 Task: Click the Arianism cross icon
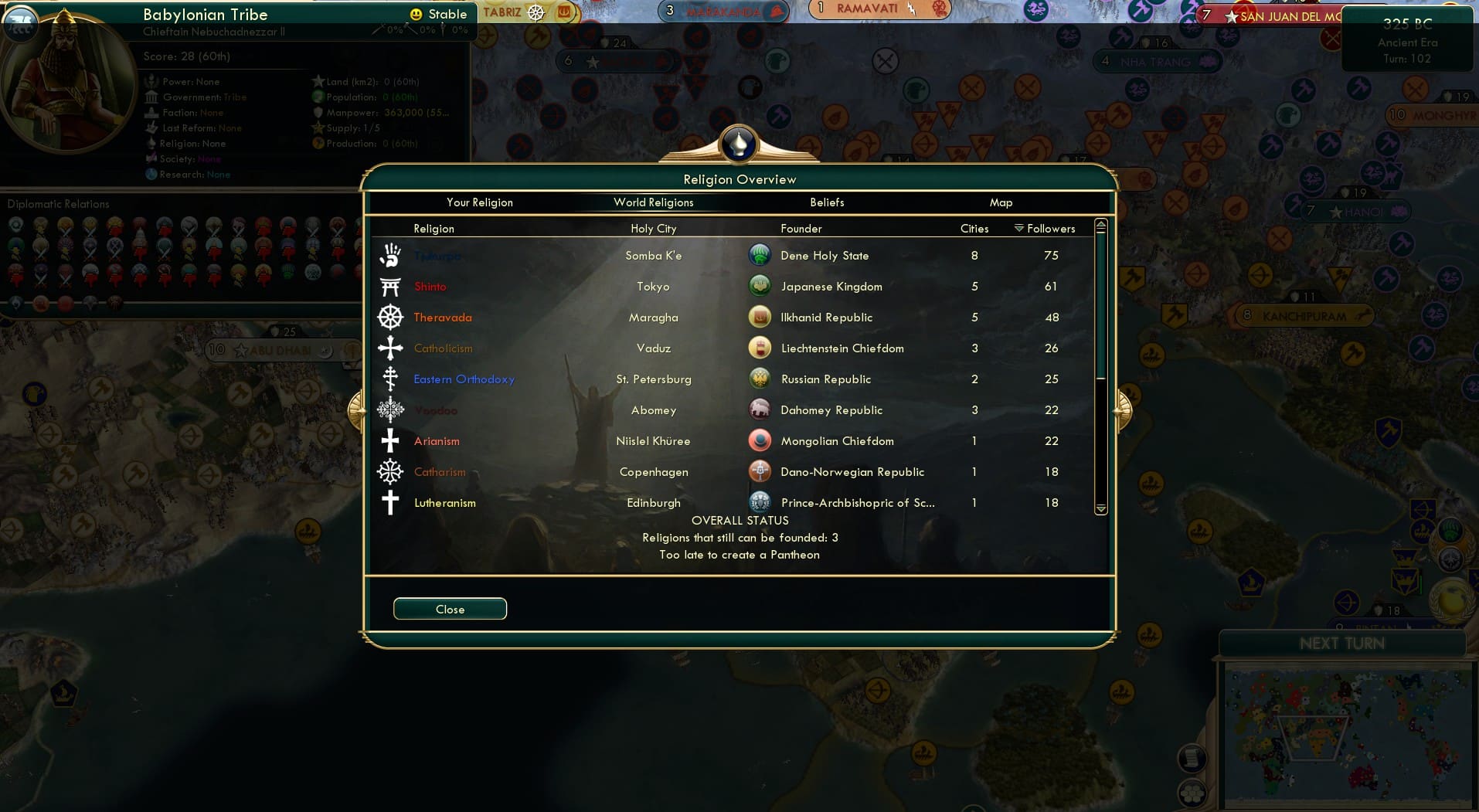391,440
